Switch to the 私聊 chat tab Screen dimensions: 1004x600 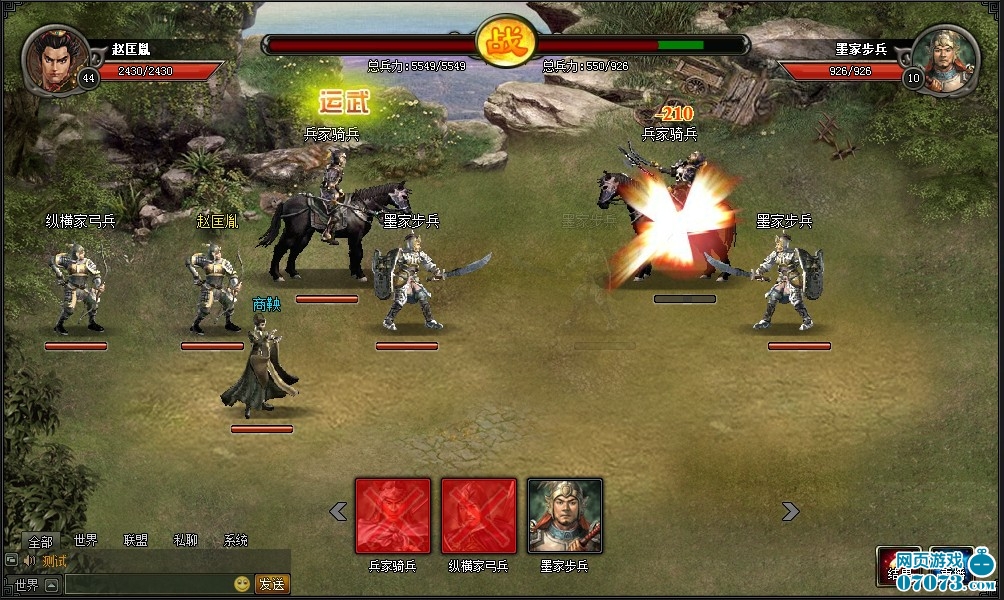point(186,541)
